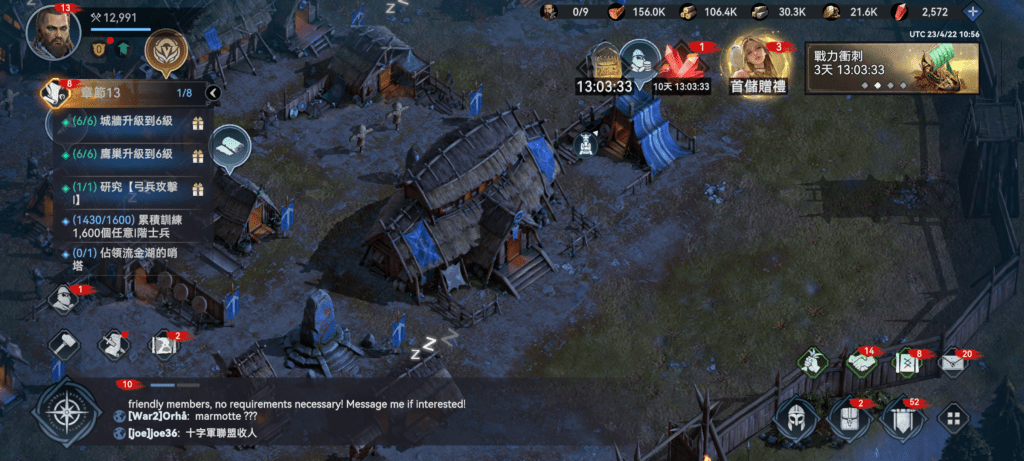Viewport: 1024px width, 461px height.
Task: Open the commander portrait profile
Action: [x=53, y=33]
